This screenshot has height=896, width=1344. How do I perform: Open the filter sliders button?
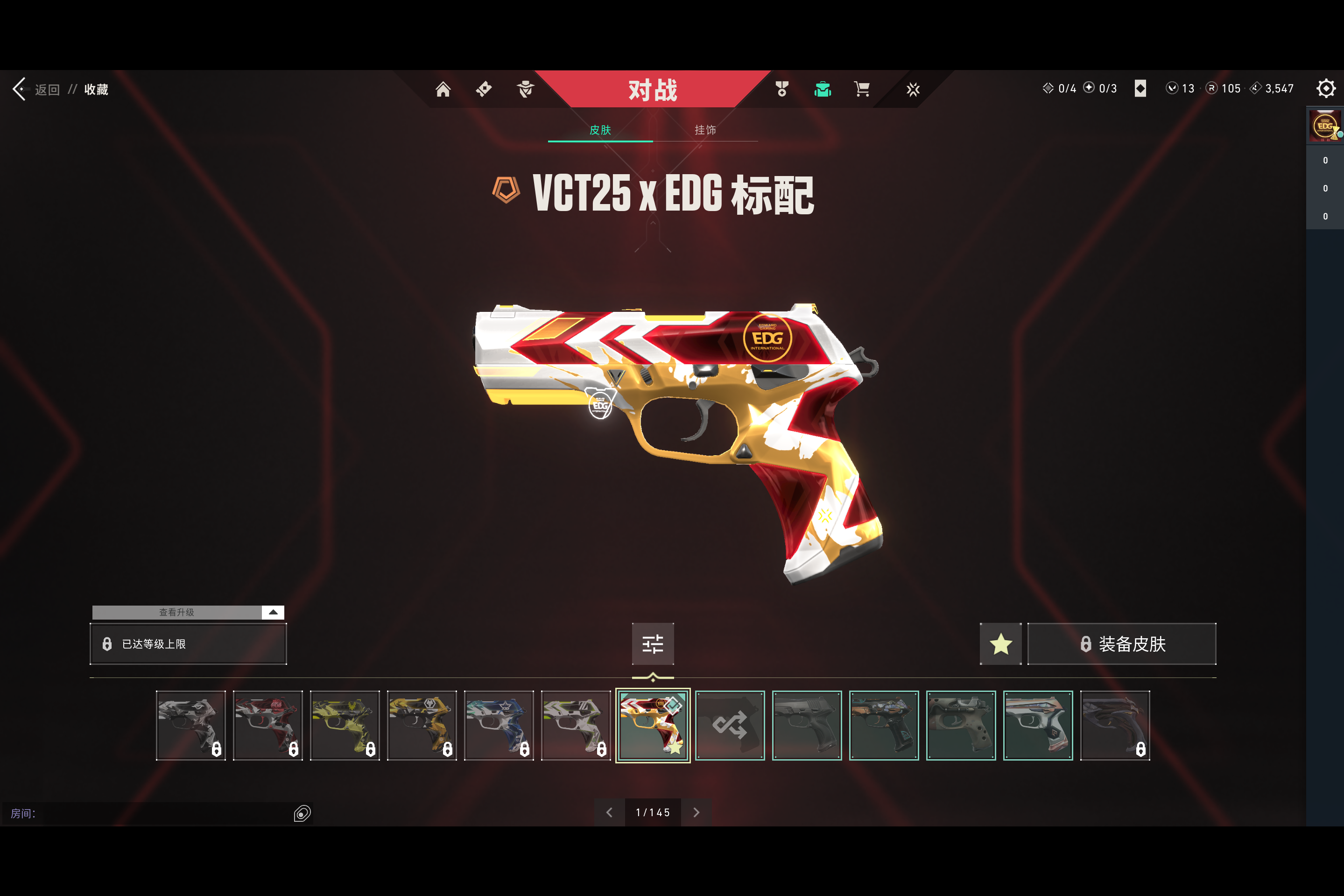point(652,644)
